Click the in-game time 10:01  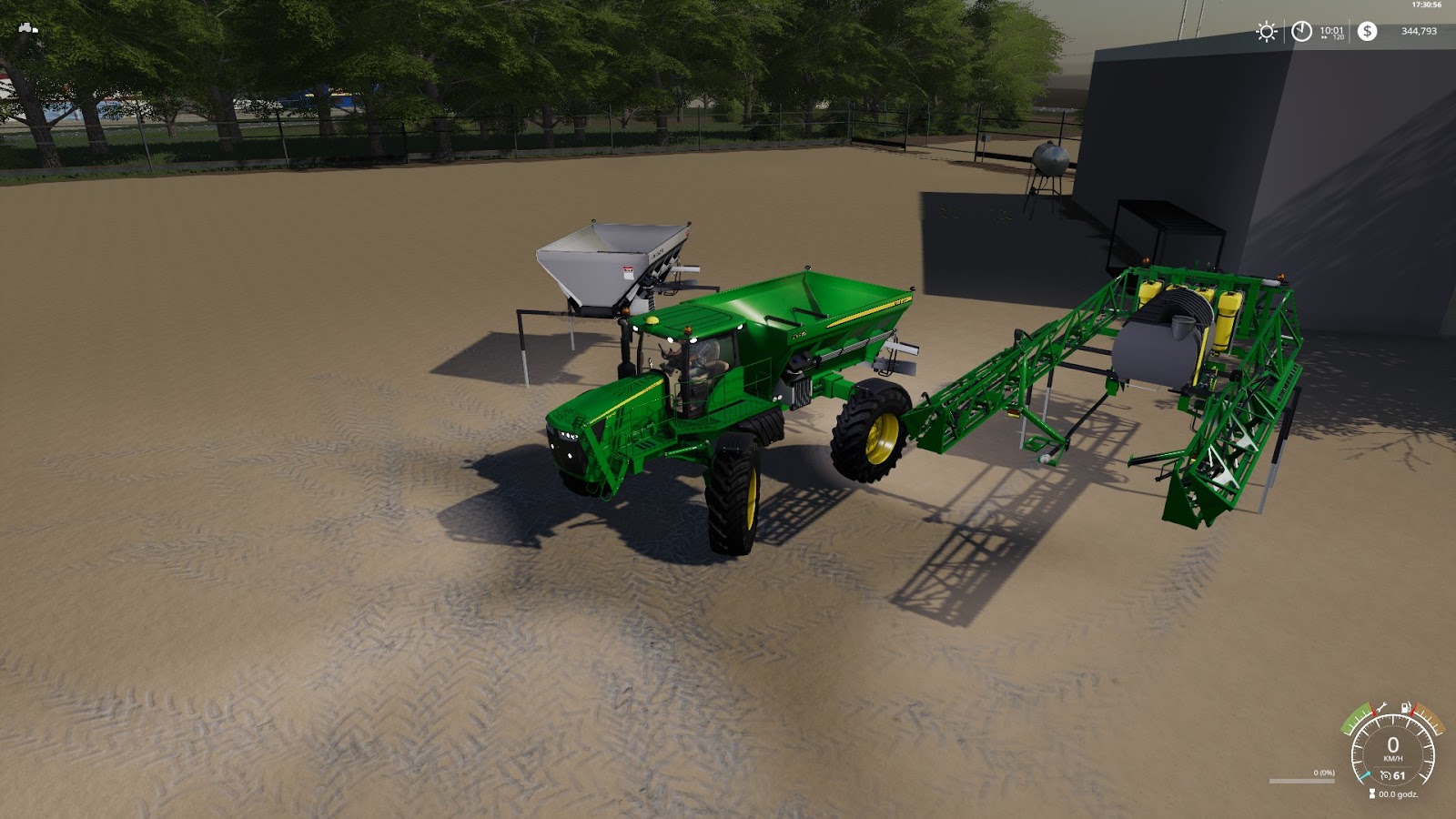1331,31
